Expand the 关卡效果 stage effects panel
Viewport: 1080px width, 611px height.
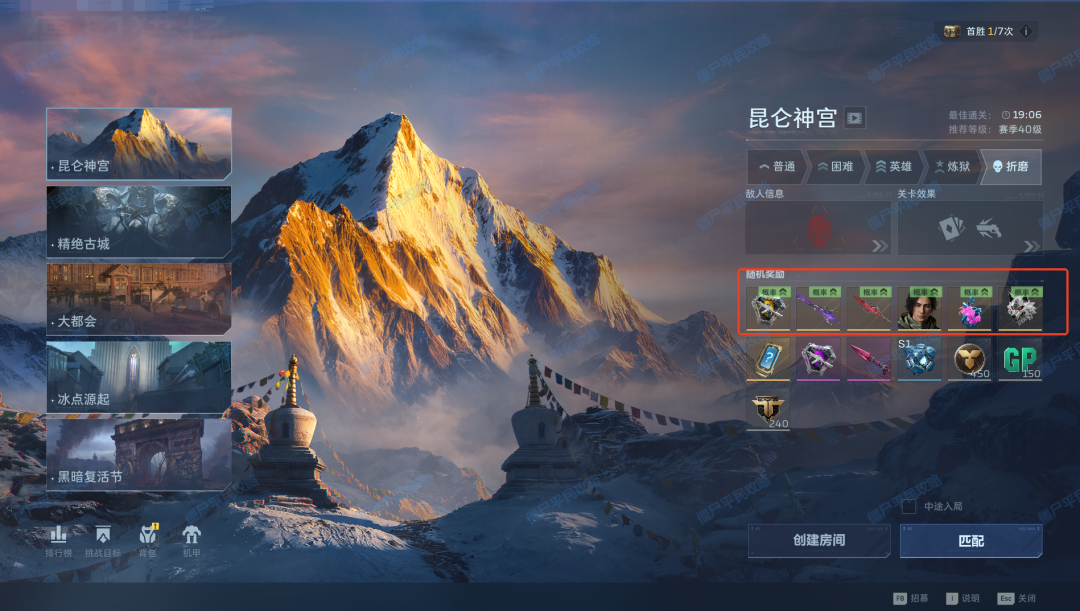tap(969, 229)
